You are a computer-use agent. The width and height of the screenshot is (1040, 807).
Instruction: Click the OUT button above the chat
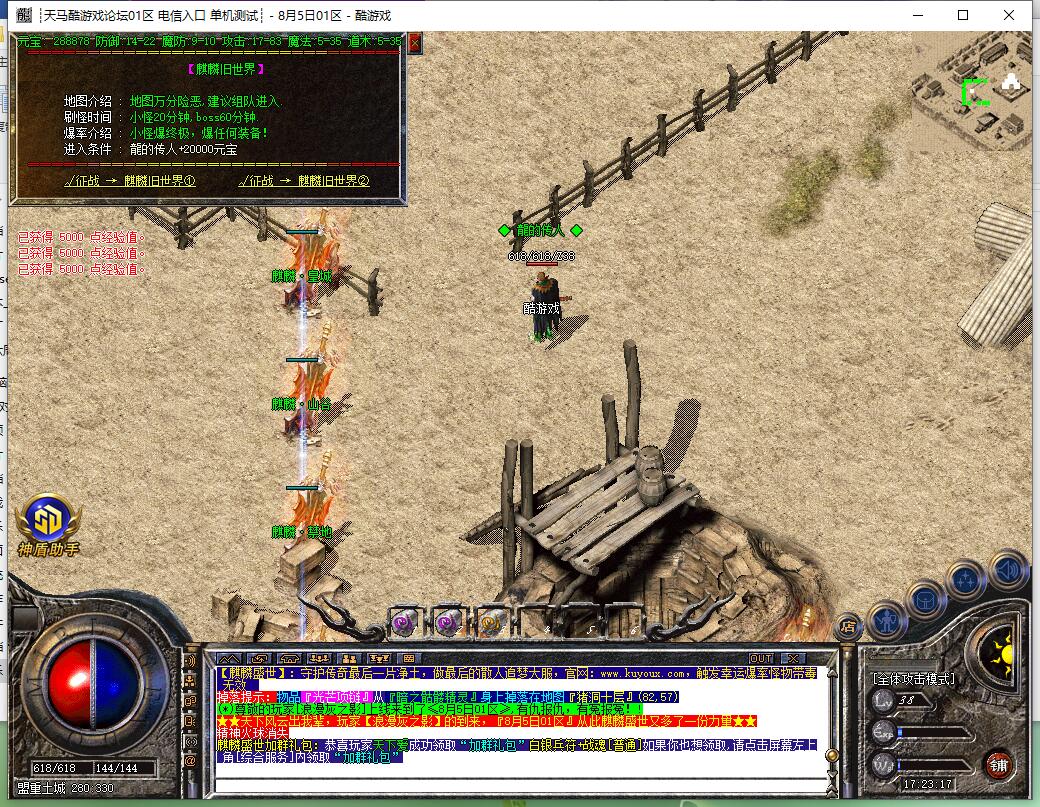coord(761,658)
